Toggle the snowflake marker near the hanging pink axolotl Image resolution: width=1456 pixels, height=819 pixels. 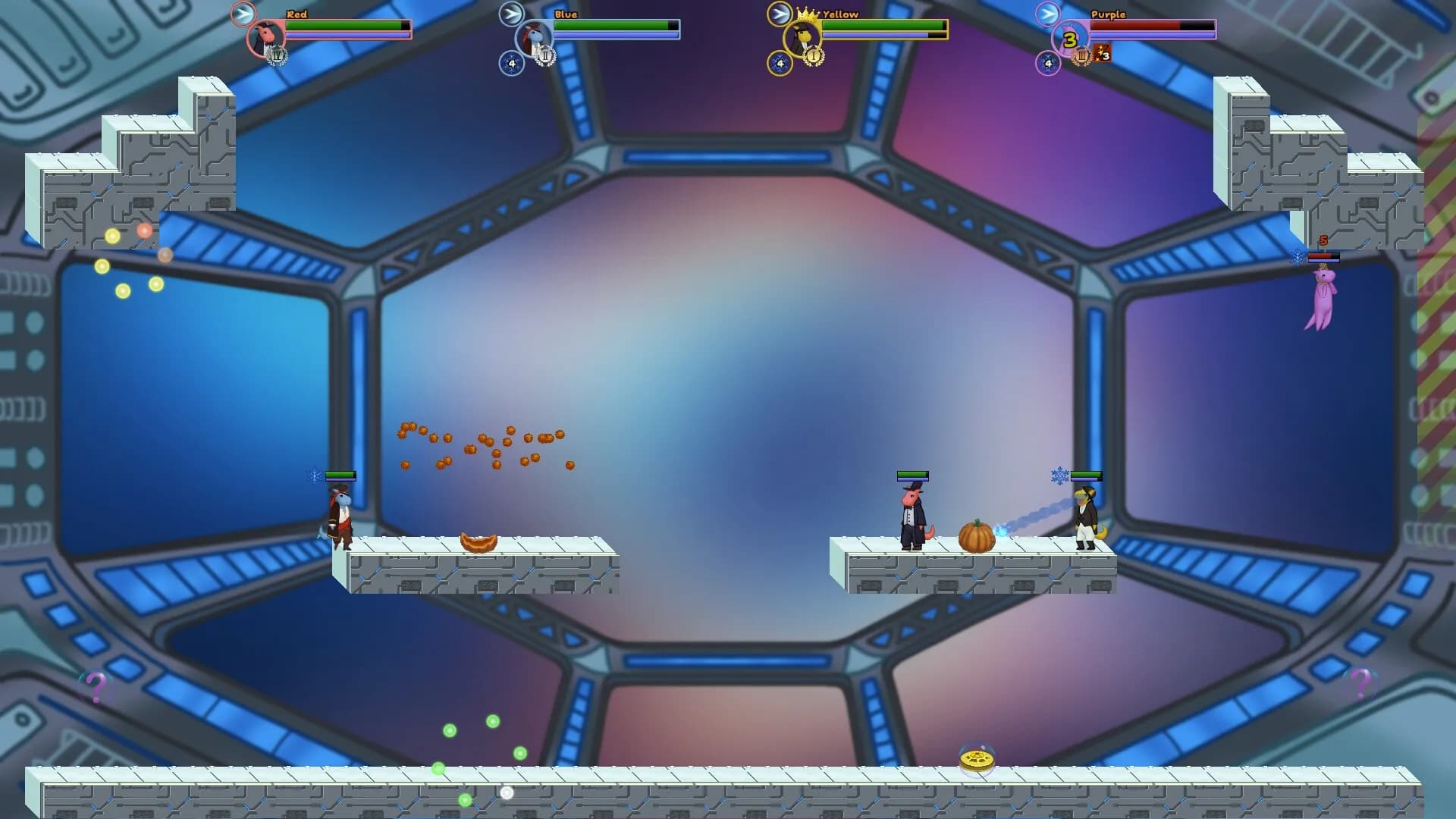[1296, 257]
